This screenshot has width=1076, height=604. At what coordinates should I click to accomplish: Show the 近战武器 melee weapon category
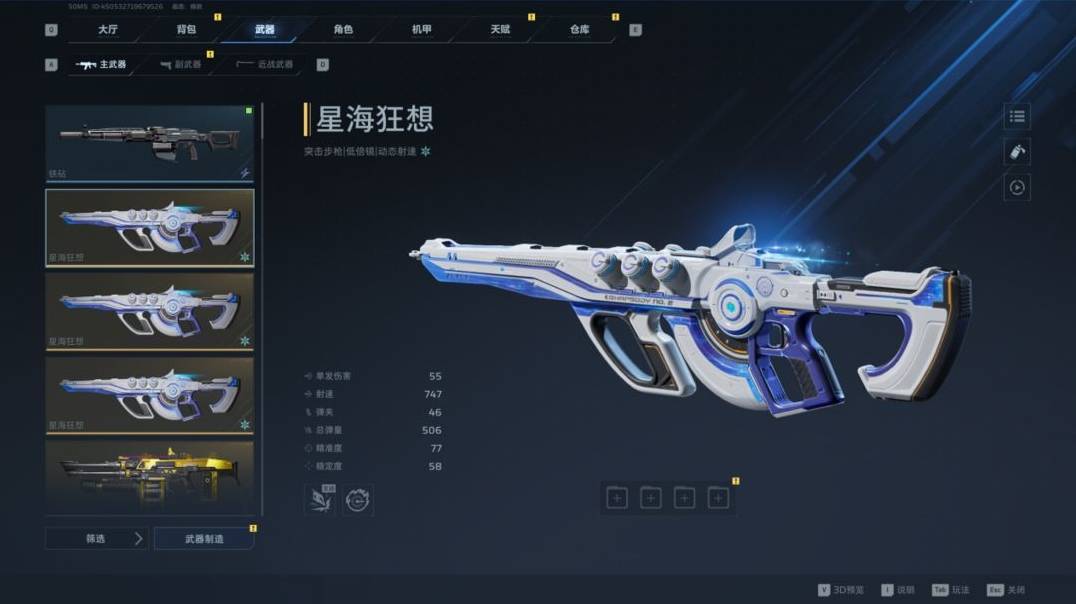[x=265, y=65]
